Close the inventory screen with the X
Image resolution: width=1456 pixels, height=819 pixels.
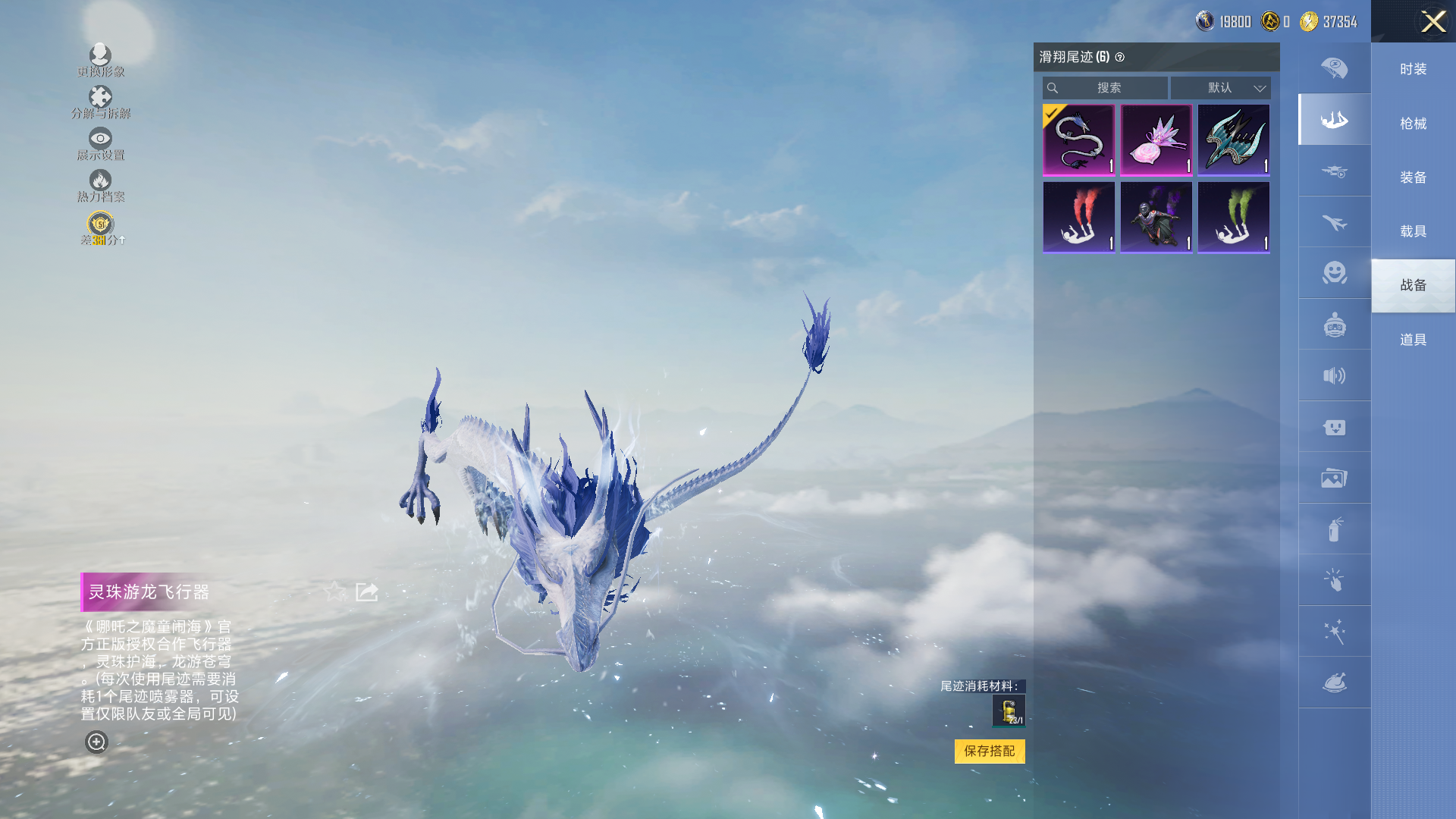[1432, 21]
